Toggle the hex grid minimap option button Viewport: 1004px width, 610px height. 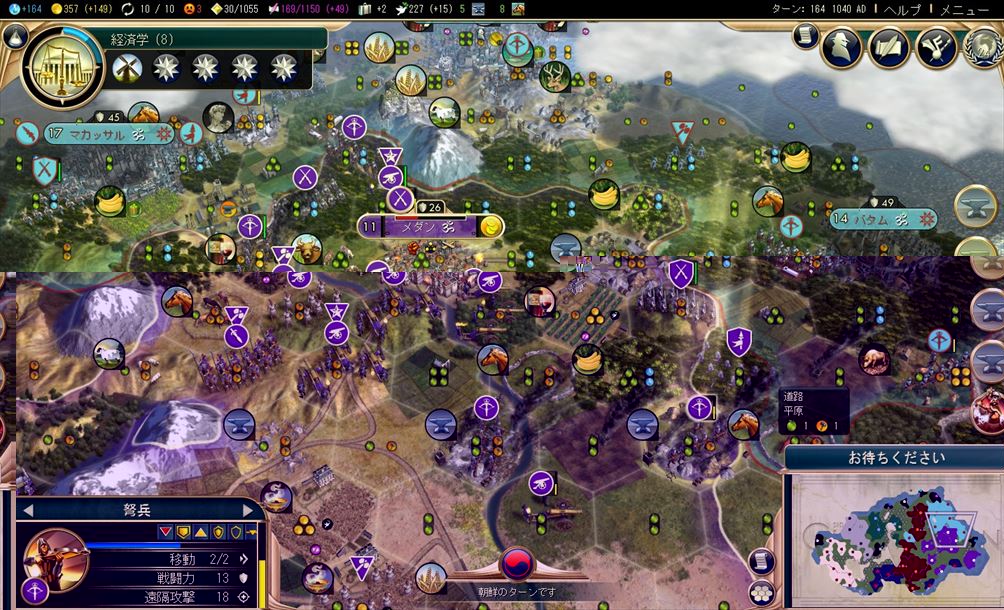click(762, 593)
